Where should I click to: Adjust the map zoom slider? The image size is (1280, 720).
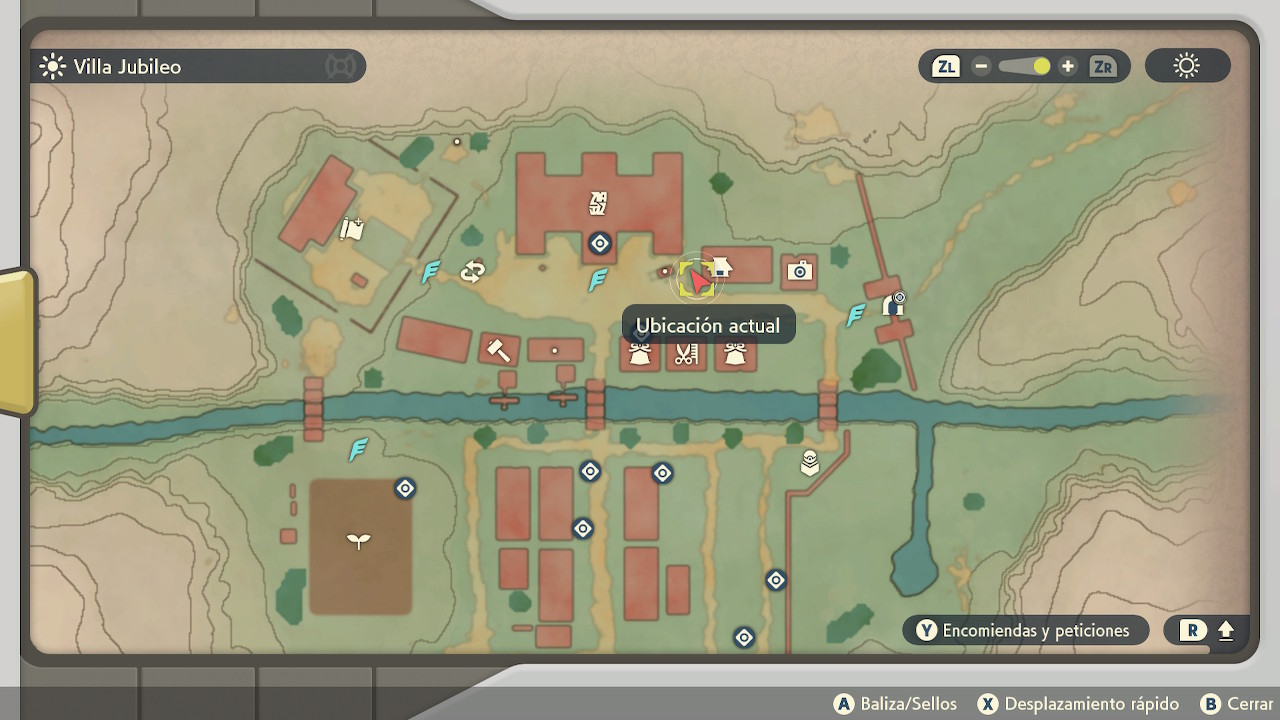point(1024,67)
